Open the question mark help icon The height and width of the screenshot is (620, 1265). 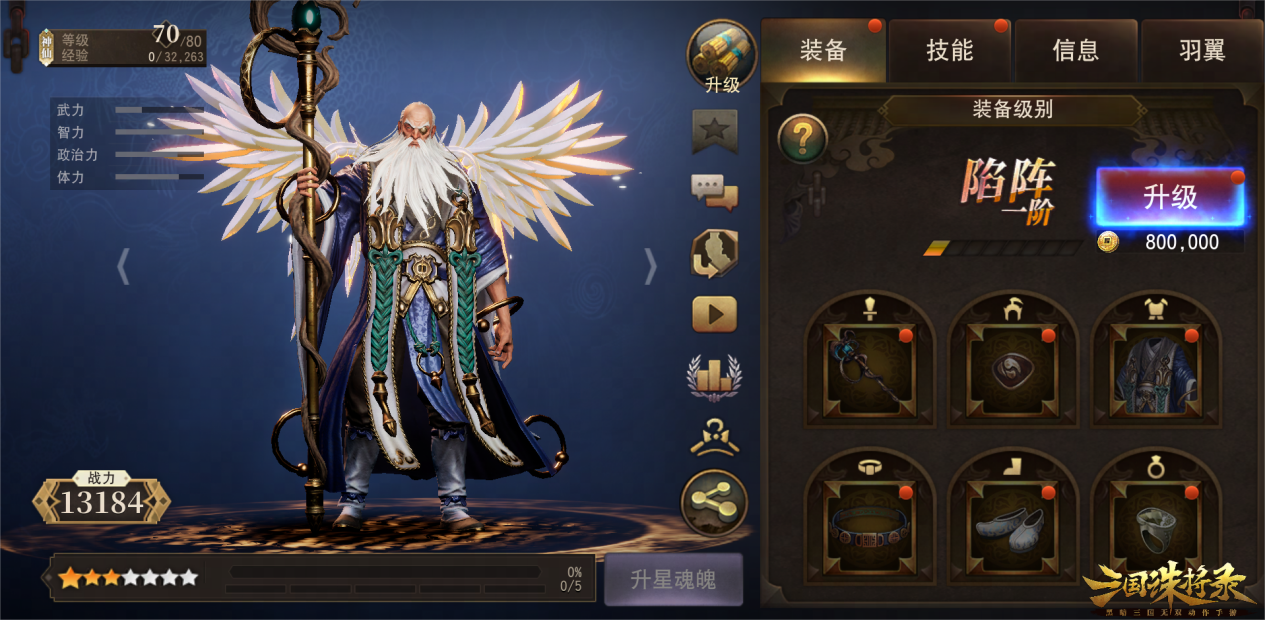pos(802,138)
